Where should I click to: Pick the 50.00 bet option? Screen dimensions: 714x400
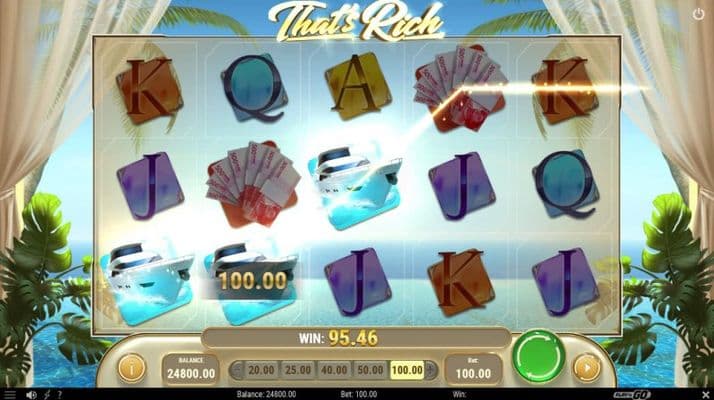370,370
